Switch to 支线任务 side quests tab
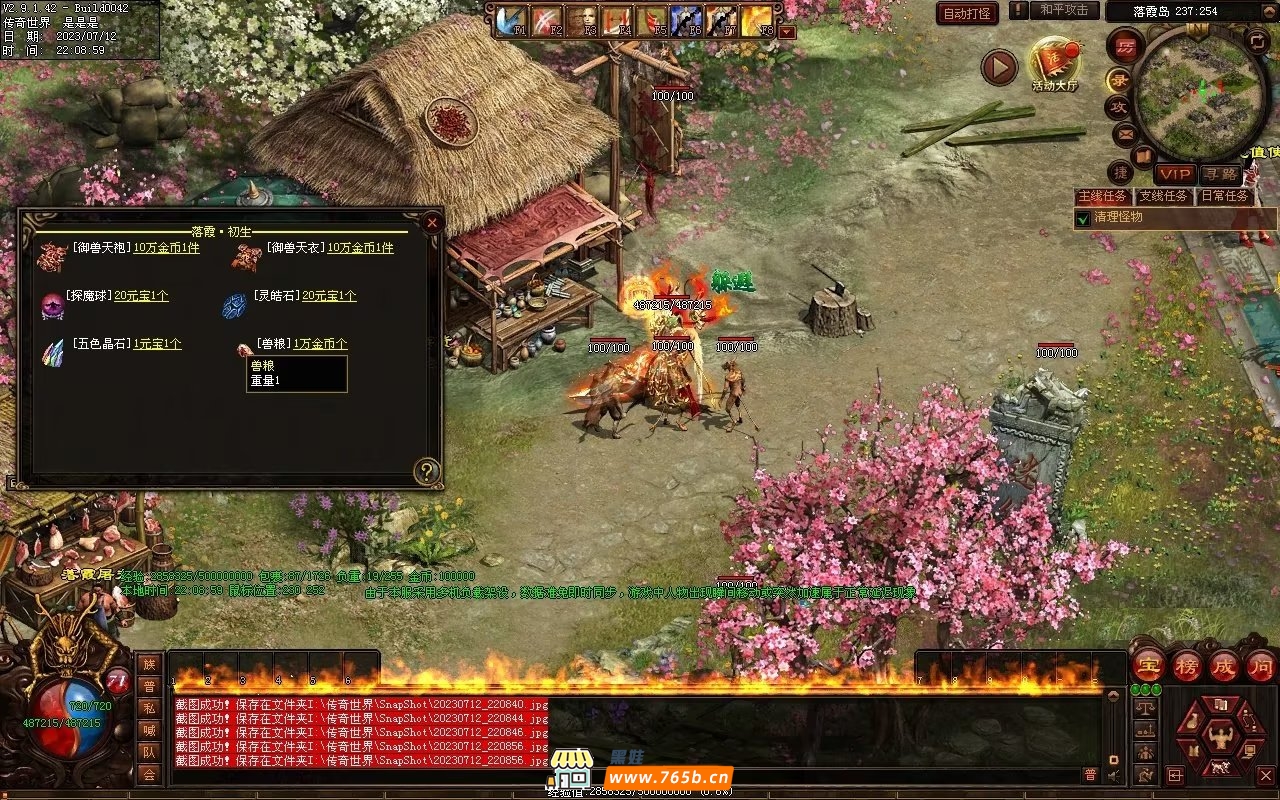This screenshot has height=800, width=1280. pos(1163,196)
